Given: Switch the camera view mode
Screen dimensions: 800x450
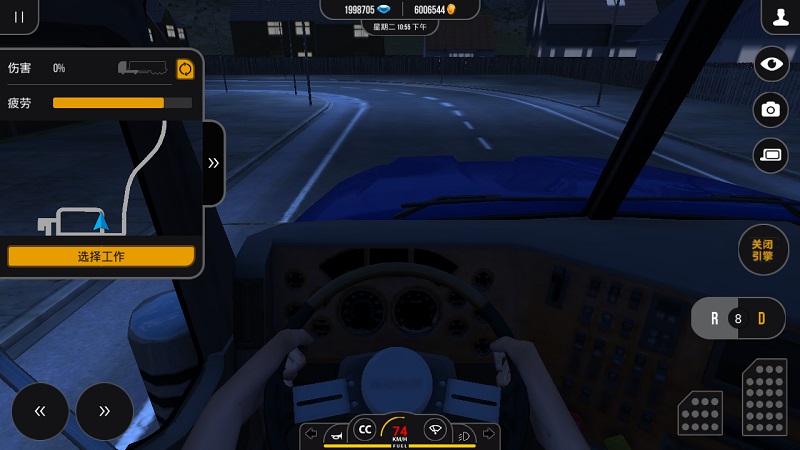Looking at the screenshot, I should (771, 155).
